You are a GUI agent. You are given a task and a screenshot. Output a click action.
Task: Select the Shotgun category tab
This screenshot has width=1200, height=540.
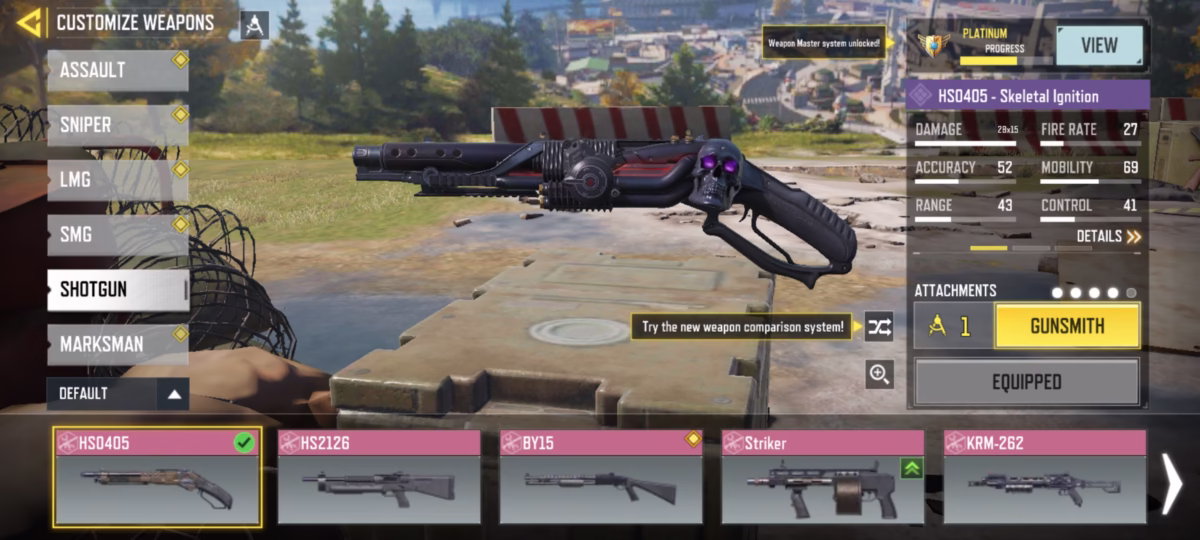[x=117, y=290]
